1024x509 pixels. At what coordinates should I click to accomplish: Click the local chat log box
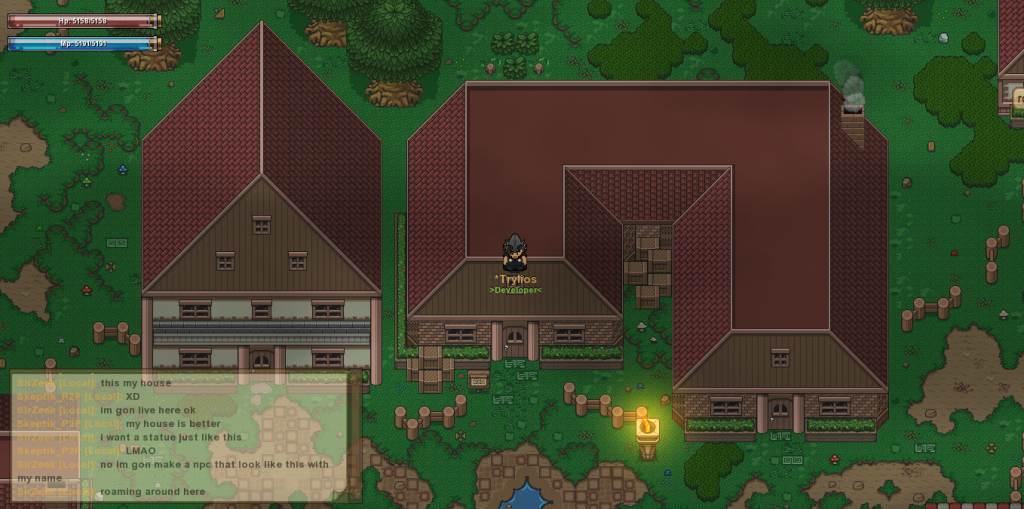186,437
